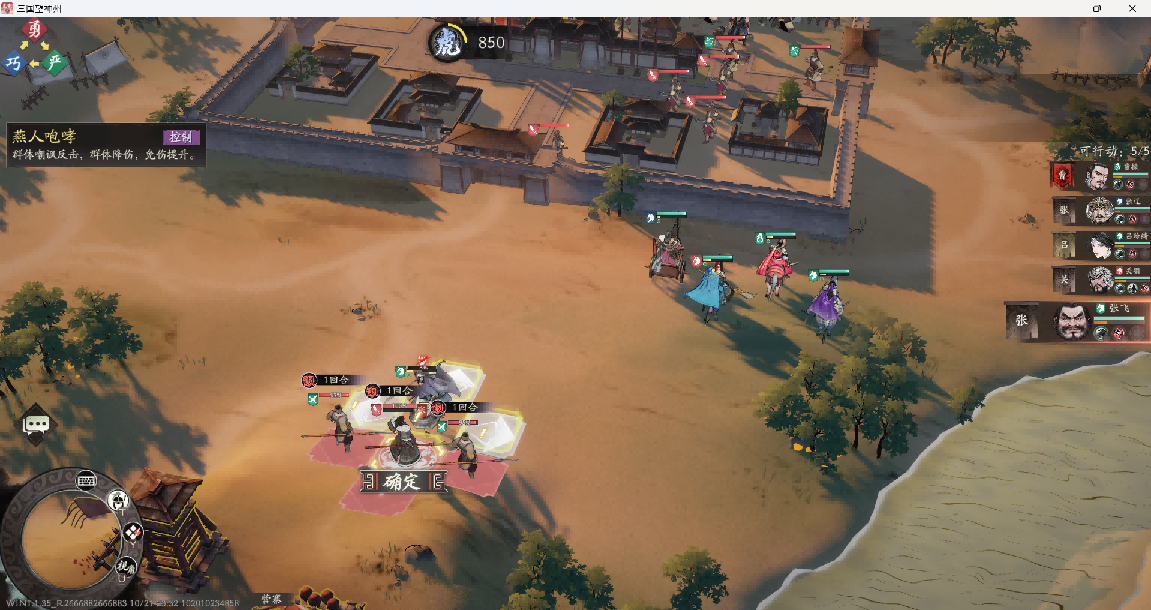The height and width of the screenshot is (610, 1151).
Task: Toggle the 视角 view button on the minimap
Action: pyautogui.click(x=124, y=567)
